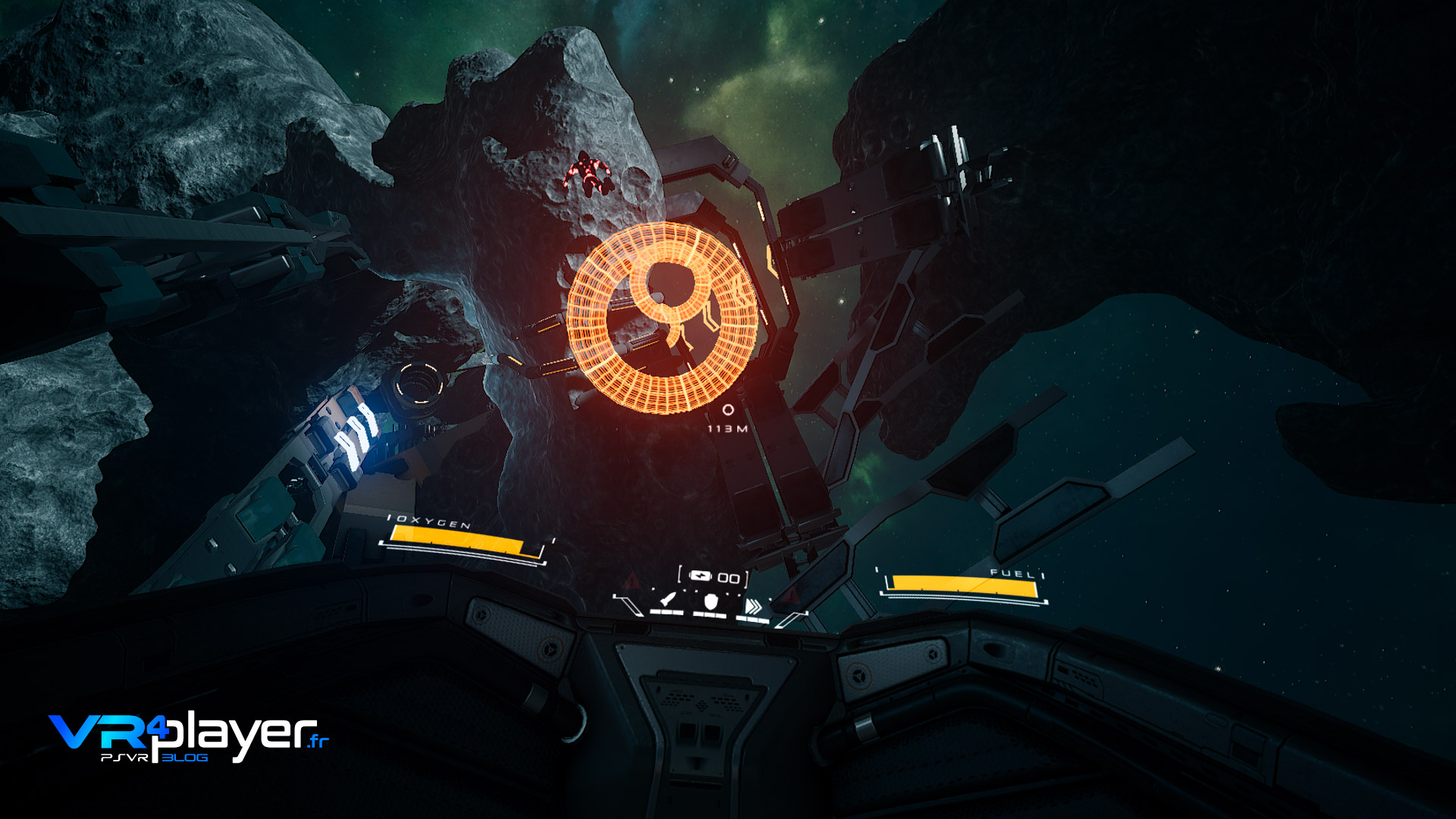Click the battery charge icon beside the counter
1456x819 pixels.
[700, 576]
